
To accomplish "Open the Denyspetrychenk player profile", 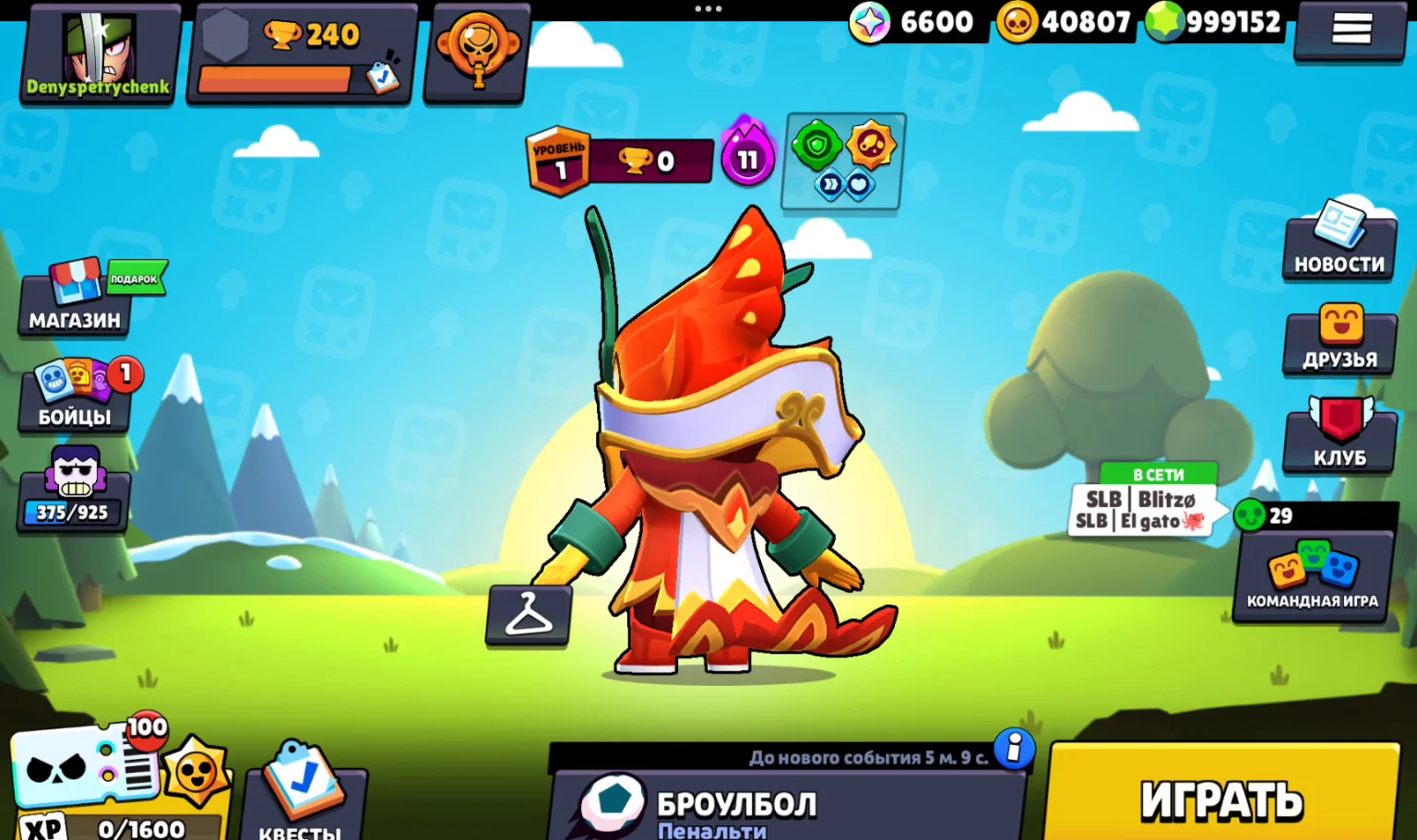I will click(99, 54).
